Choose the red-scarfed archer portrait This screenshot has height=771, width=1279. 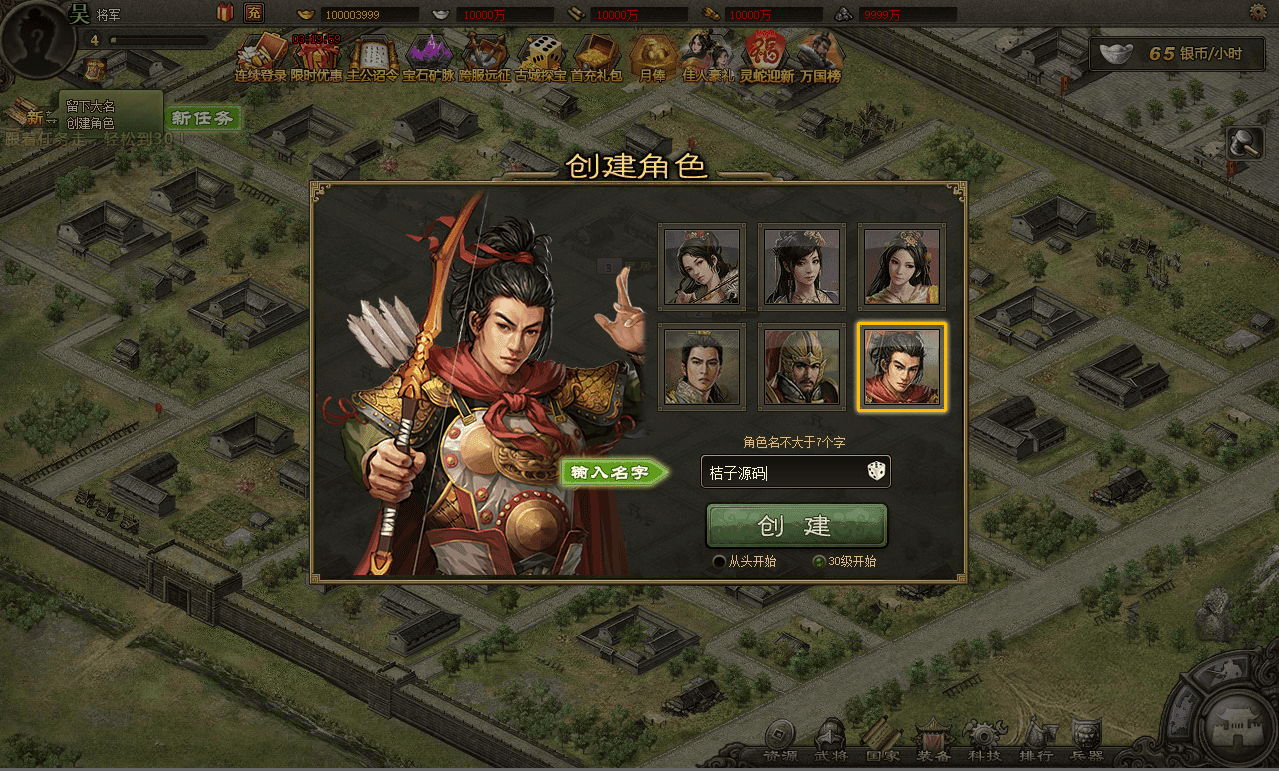coord(902,366)
